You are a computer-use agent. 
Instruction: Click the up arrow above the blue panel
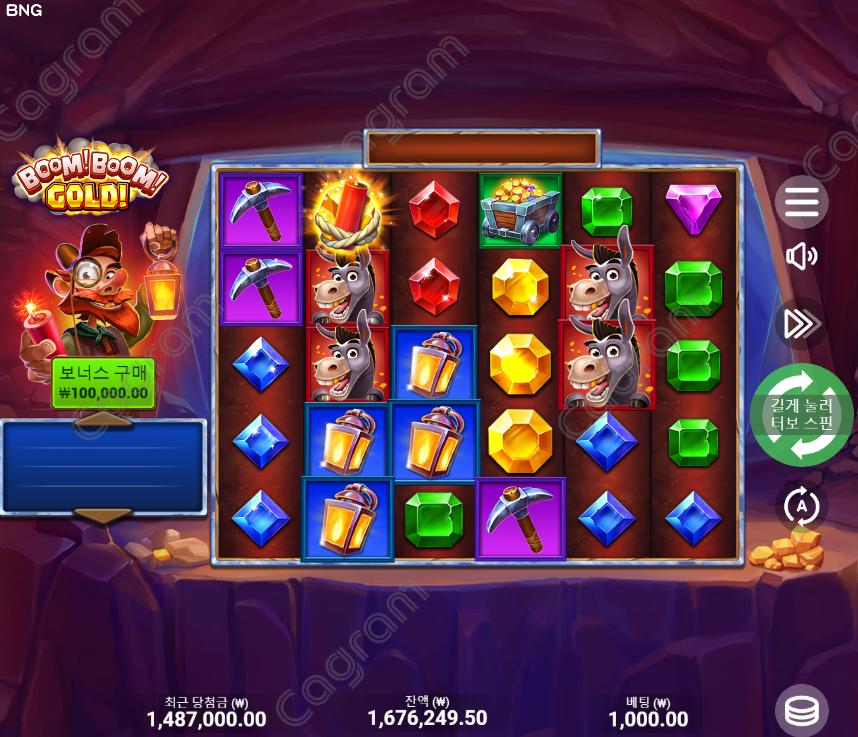pos(103,420)
